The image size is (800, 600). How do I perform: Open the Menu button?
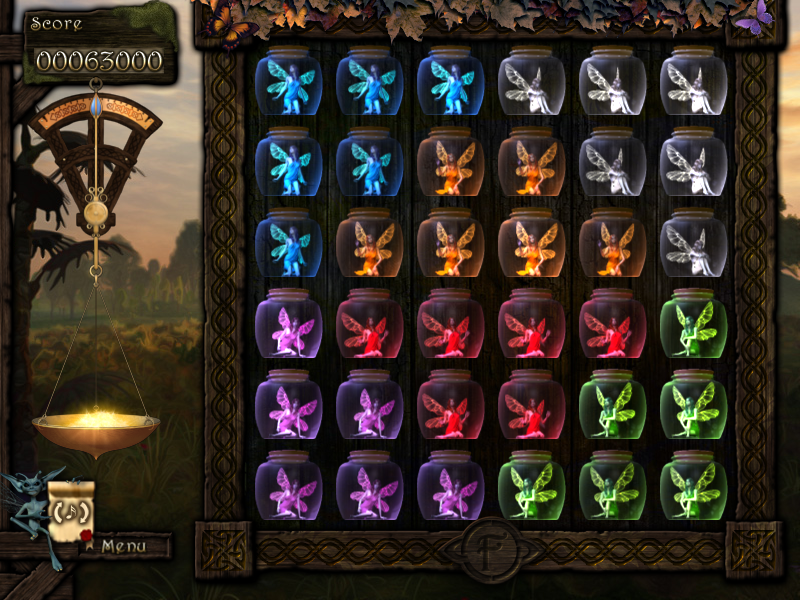123,546
